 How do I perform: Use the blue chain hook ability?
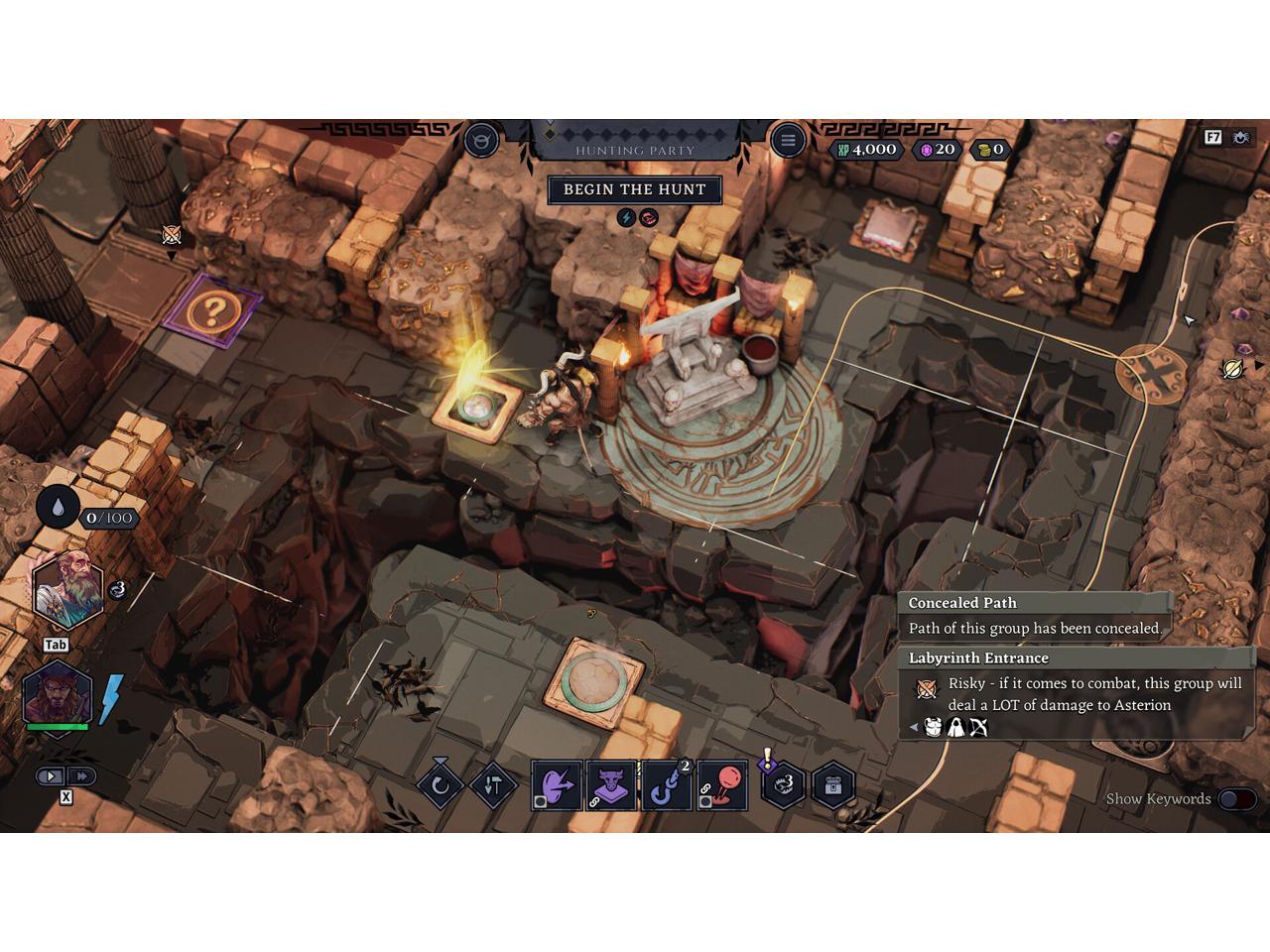pyautogui.click(x=667, y=785)
